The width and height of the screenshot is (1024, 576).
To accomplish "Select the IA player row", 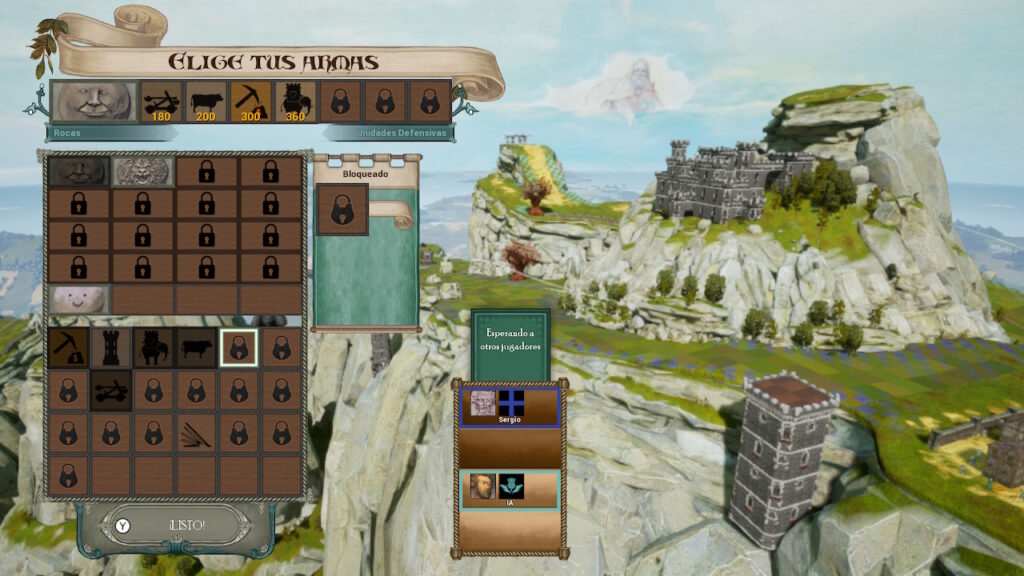I will 508,491.
